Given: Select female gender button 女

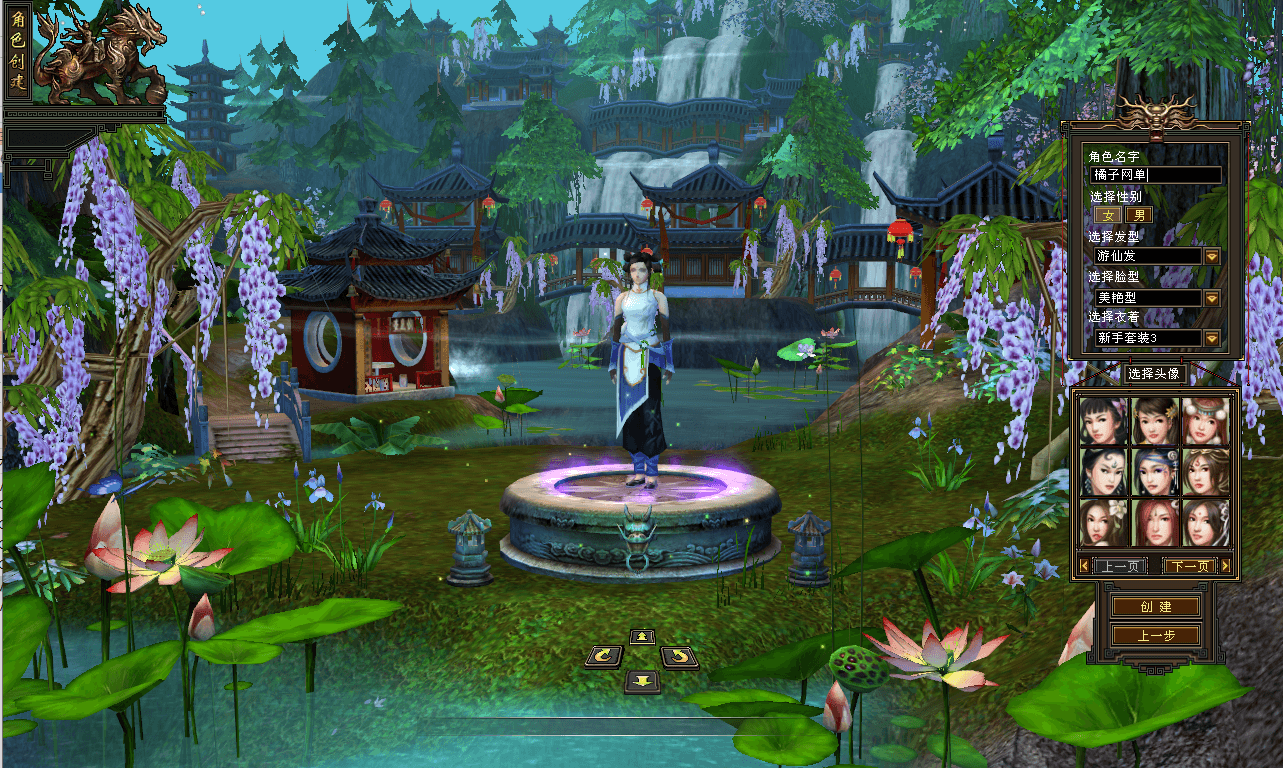Looking at the screenshot, I should 1107,215.
